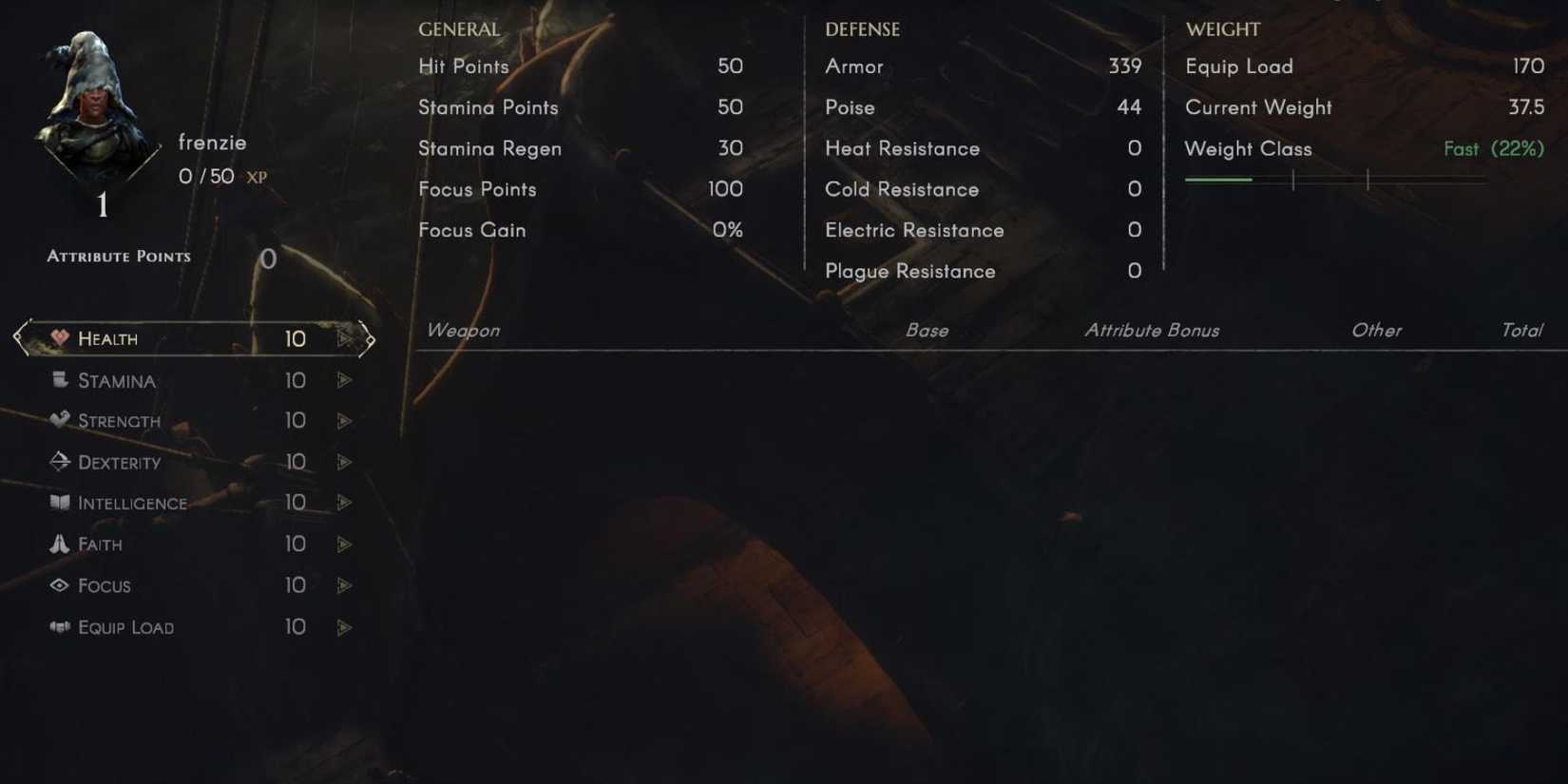The width and height of the screenshot is (1568, 784).
Task: Click the Equip Load gauntlet icon
Action: click(61, 627)
